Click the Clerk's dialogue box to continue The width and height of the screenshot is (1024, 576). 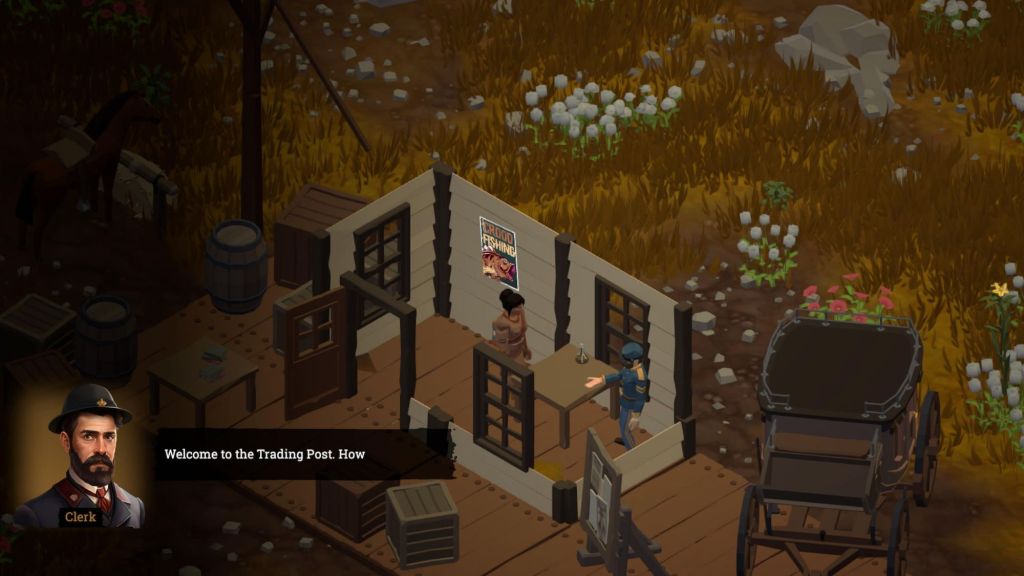tap(300, 455)
